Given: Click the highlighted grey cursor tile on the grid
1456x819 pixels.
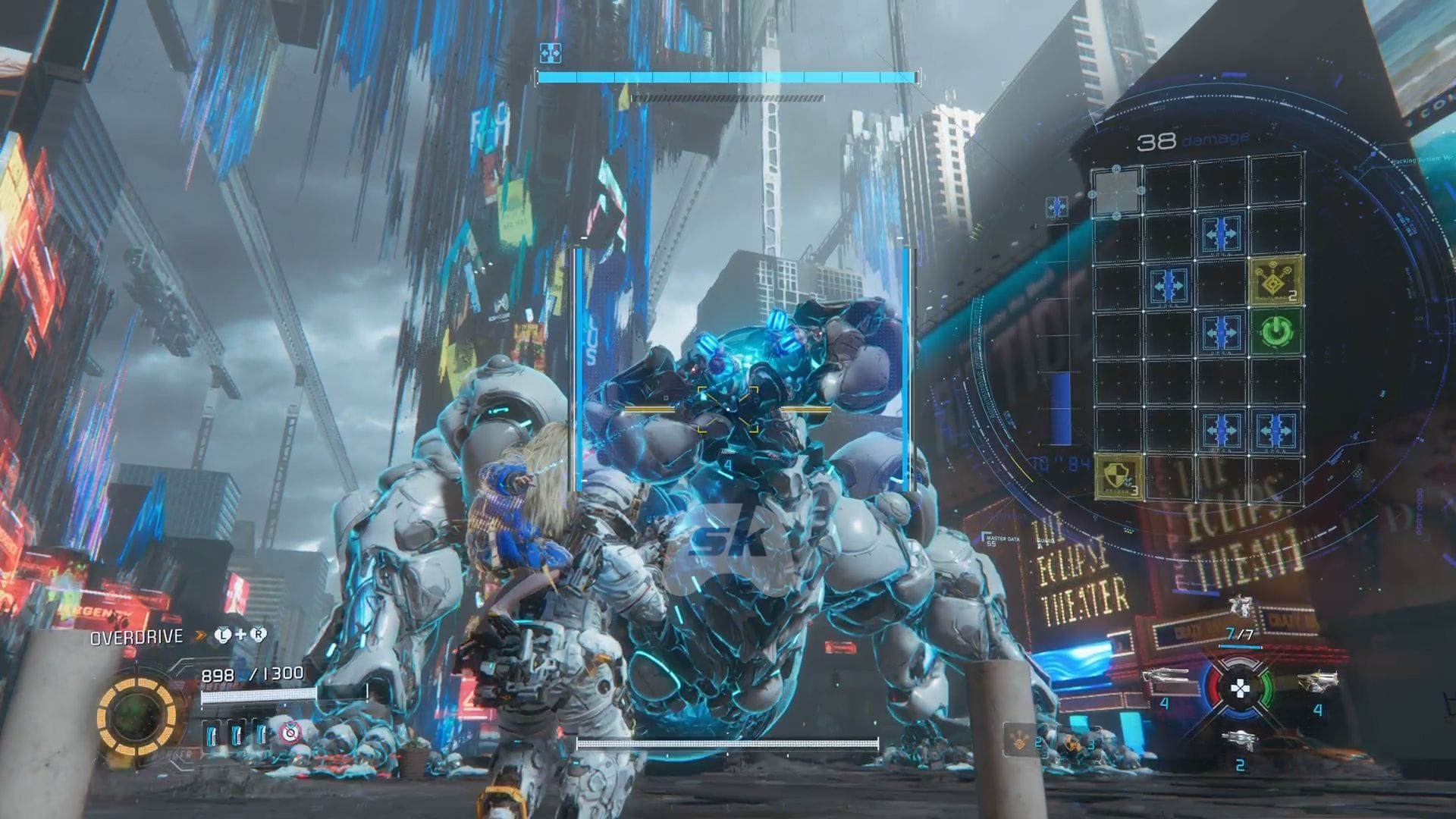Looking at the screenshot, I should (x=1116, y=190).
